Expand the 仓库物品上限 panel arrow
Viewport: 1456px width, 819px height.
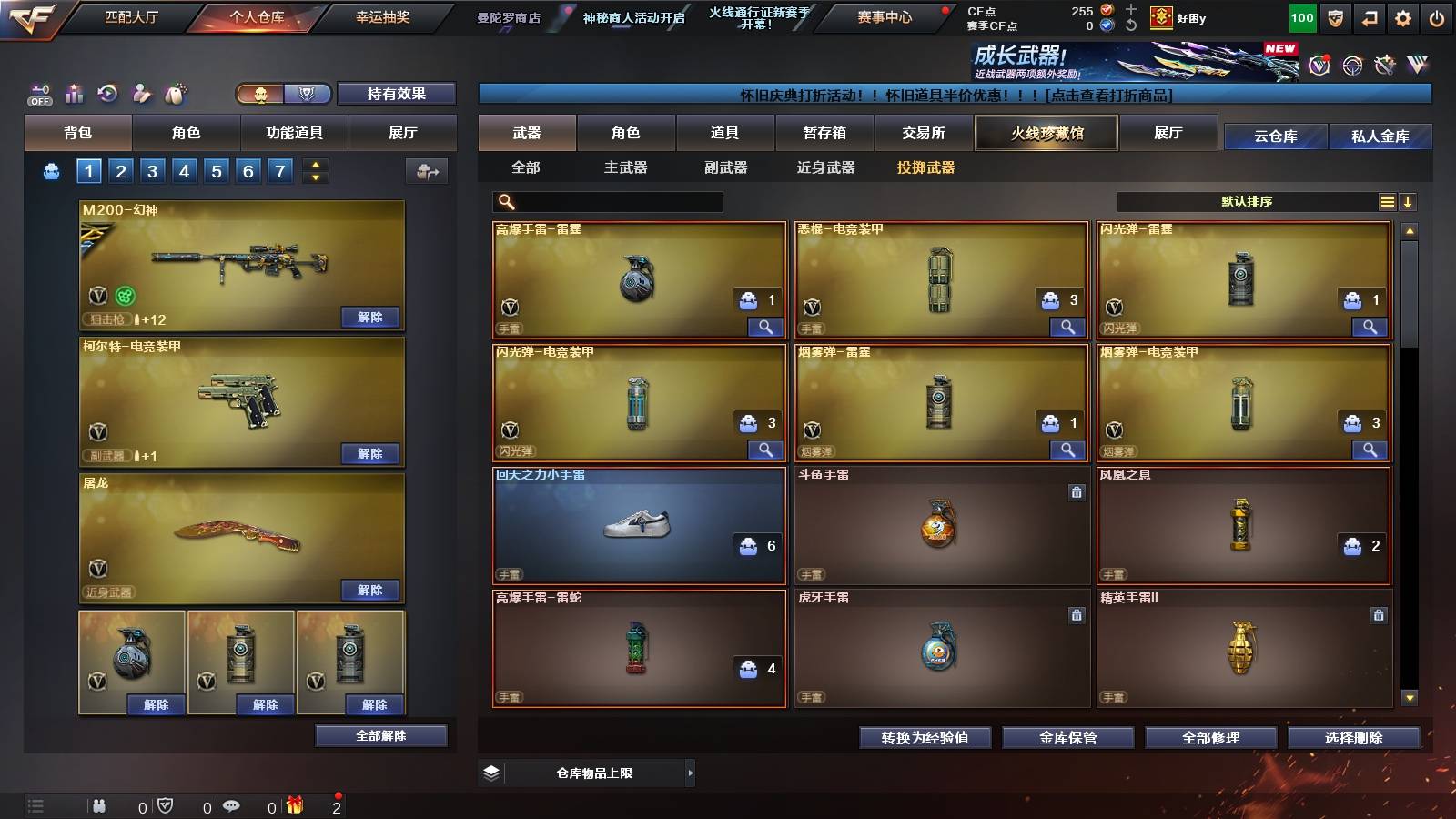[x=692, y=772]
